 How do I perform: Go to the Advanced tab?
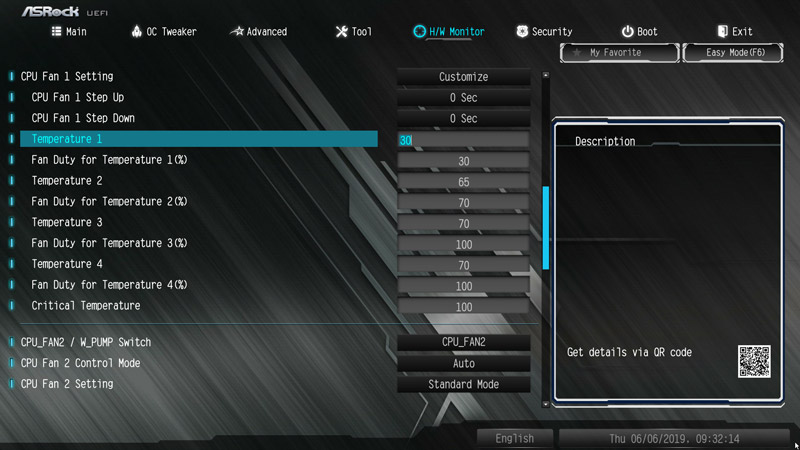pyautogui.click(x=258, y=32)
